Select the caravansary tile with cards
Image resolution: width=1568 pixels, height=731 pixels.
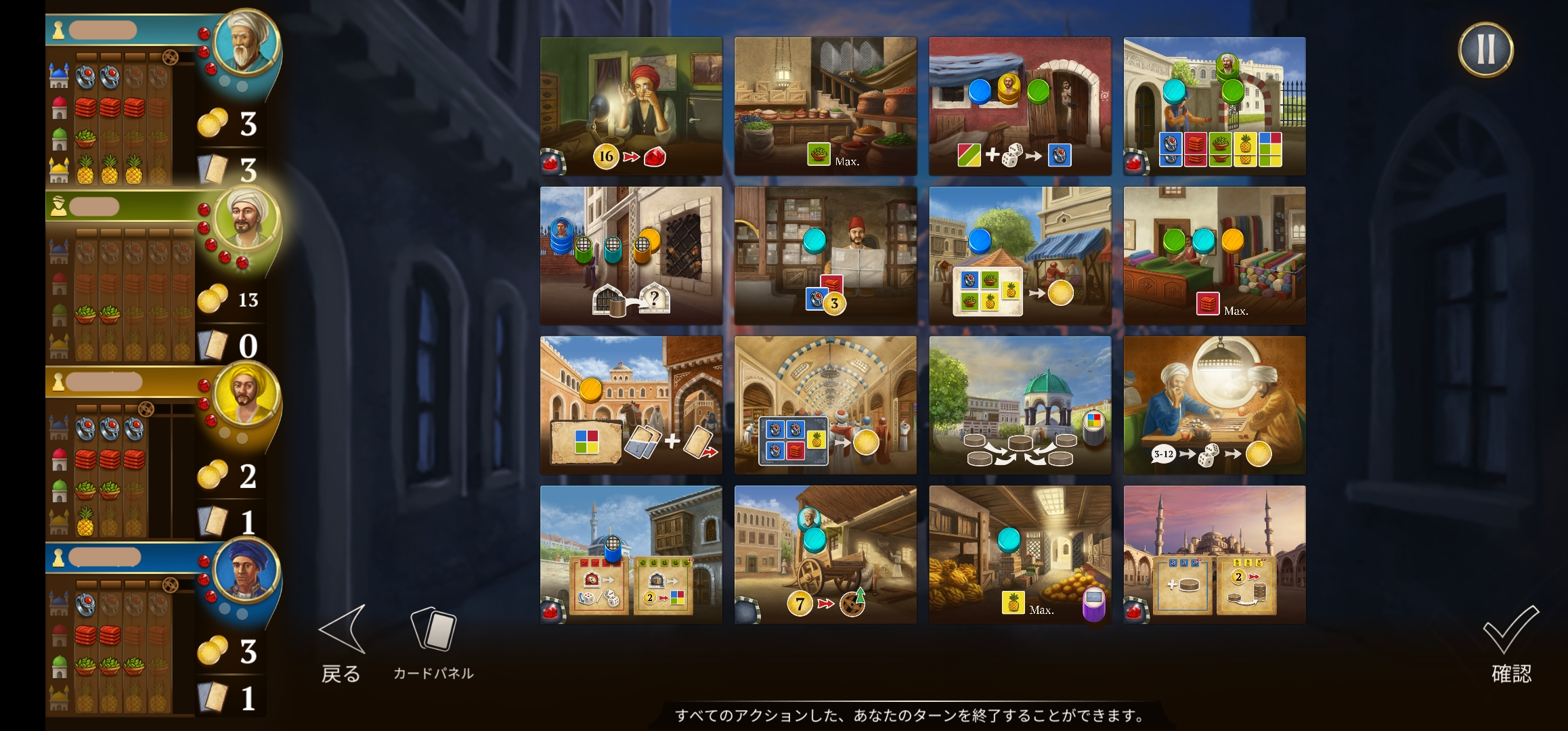tap(631, 405)
